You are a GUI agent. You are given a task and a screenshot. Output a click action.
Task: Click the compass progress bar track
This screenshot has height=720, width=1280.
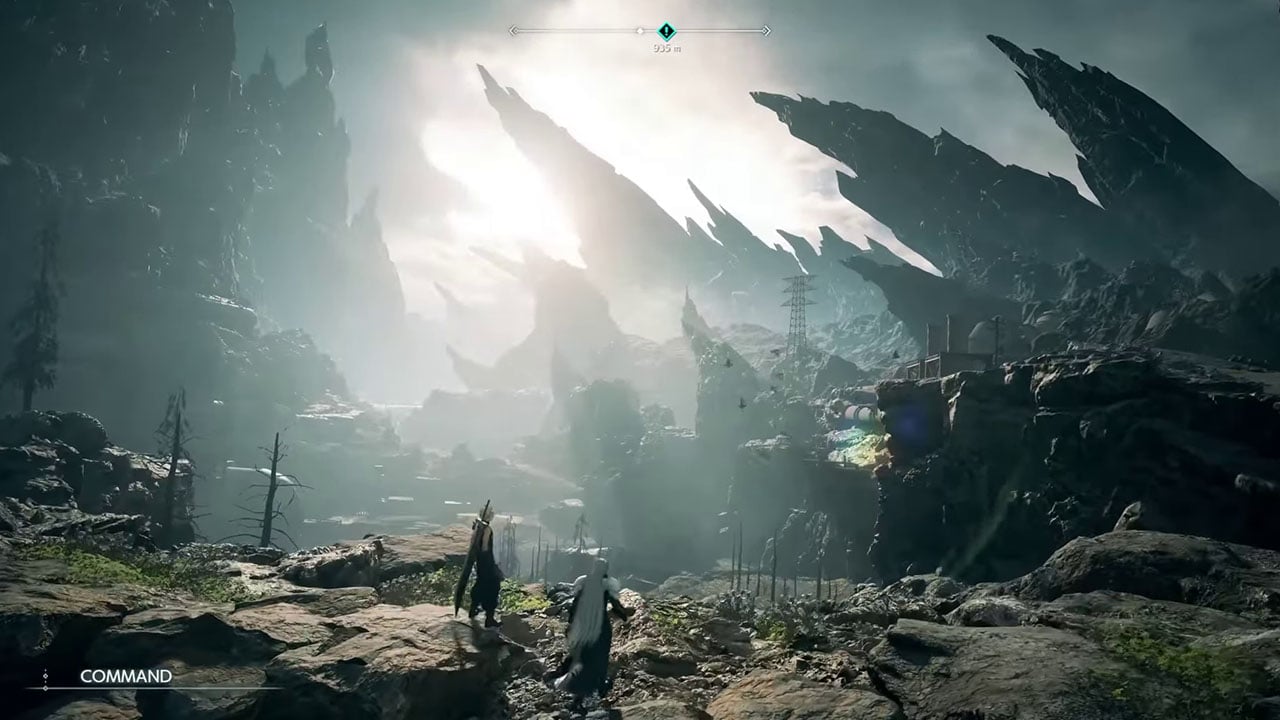(x=580, y=31)
